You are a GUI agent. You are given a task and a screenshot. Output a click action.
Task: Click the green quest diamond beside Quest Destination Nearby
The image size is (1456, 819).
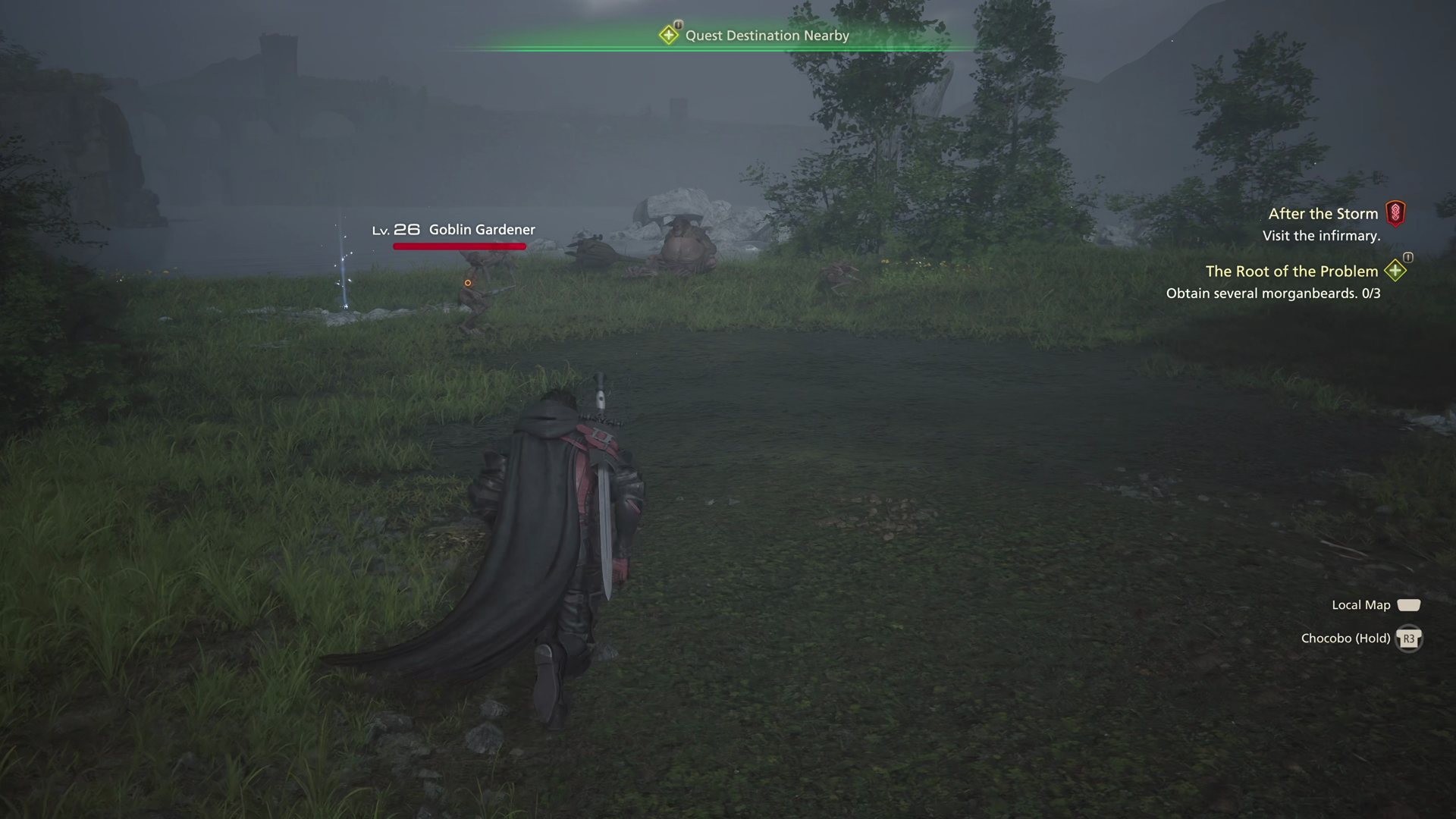(x=670, y=35)
